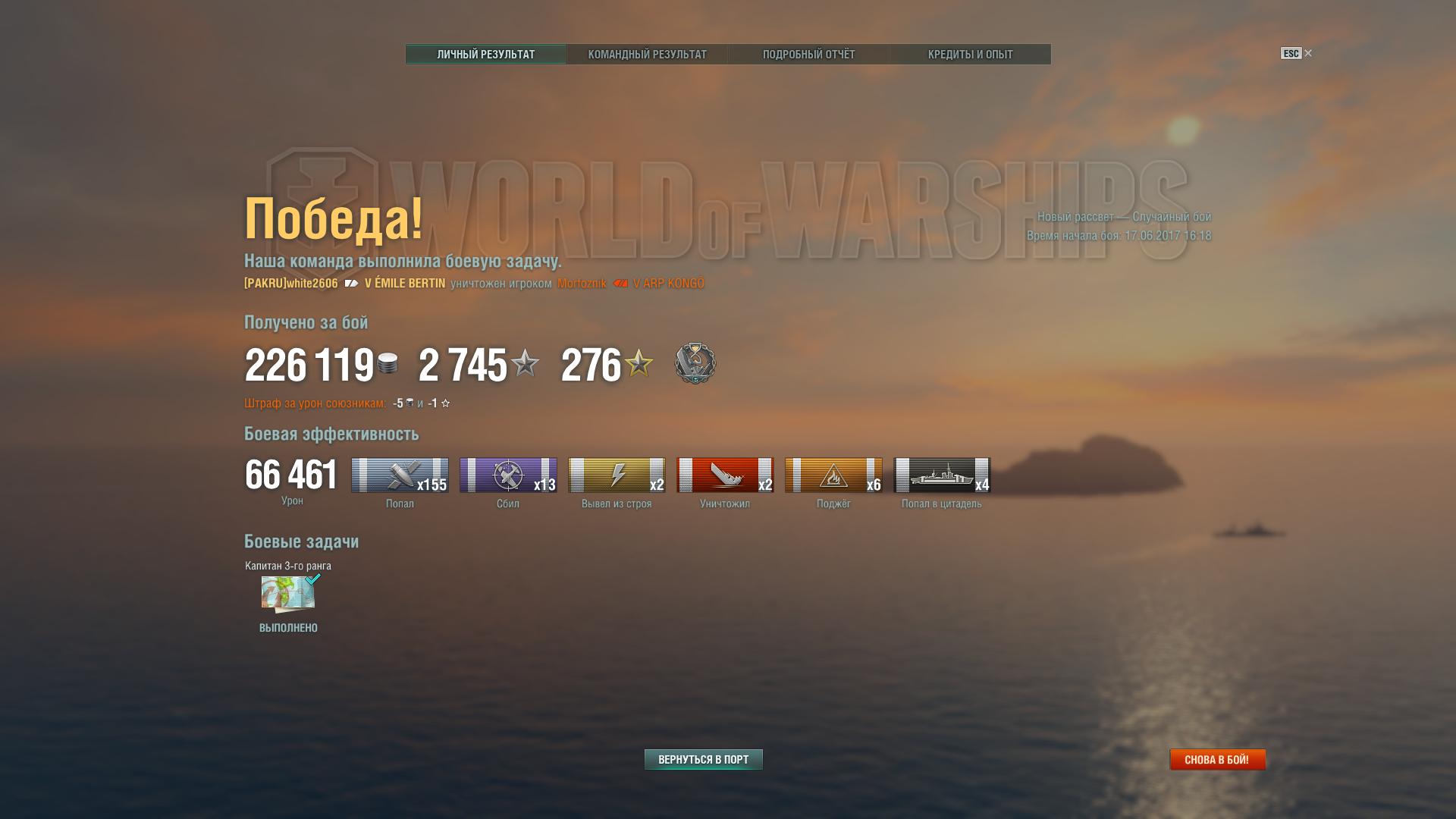Switch to the Личный результат tab
Screen dimensions: 1456x819
click(485, 55)
